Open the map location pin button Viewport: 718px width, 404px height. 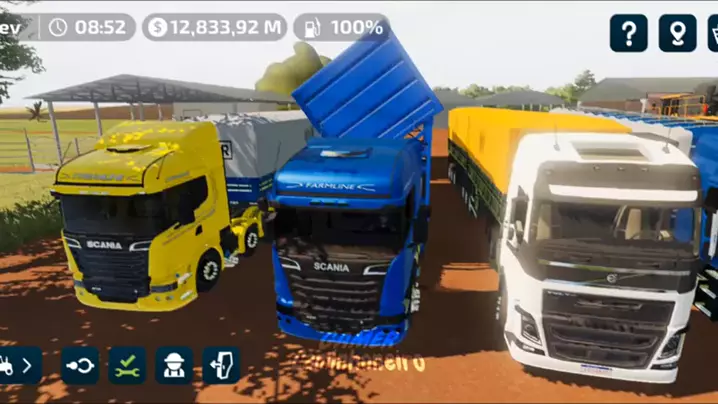click(677, 33)
